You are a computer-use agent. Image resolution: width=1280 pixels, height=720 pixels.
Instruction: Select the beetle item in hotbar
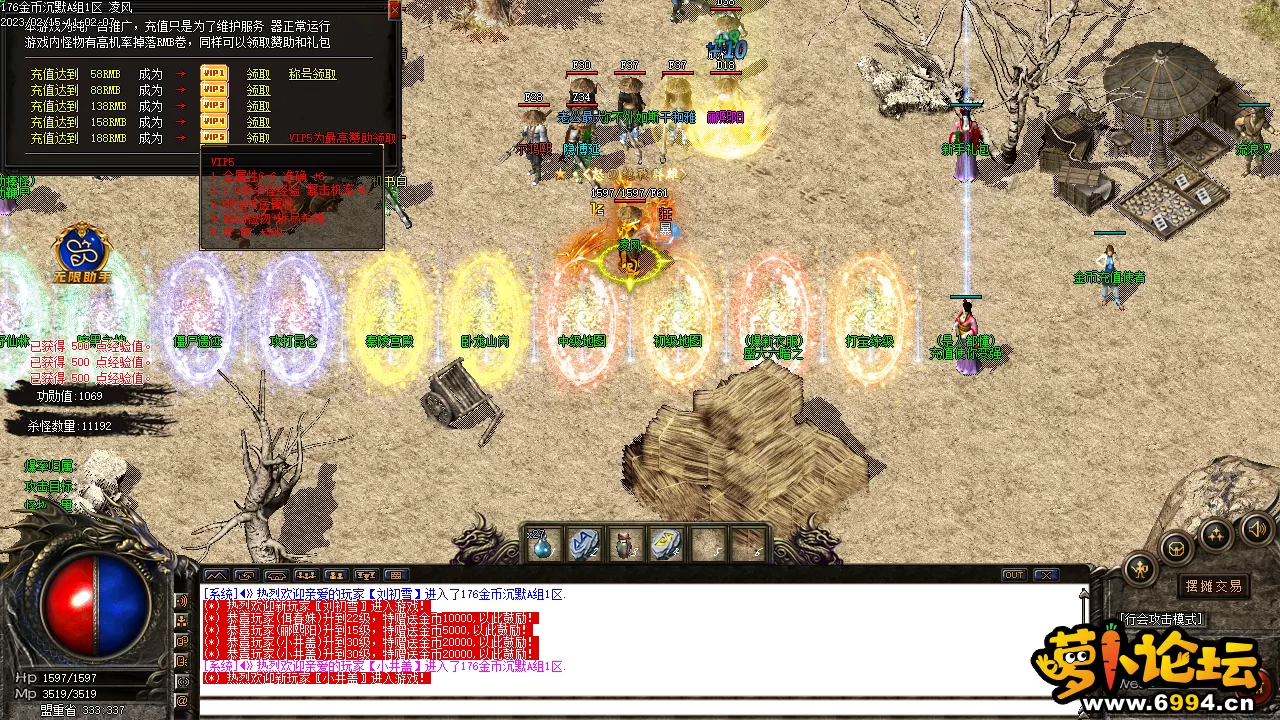coord(625,545)
